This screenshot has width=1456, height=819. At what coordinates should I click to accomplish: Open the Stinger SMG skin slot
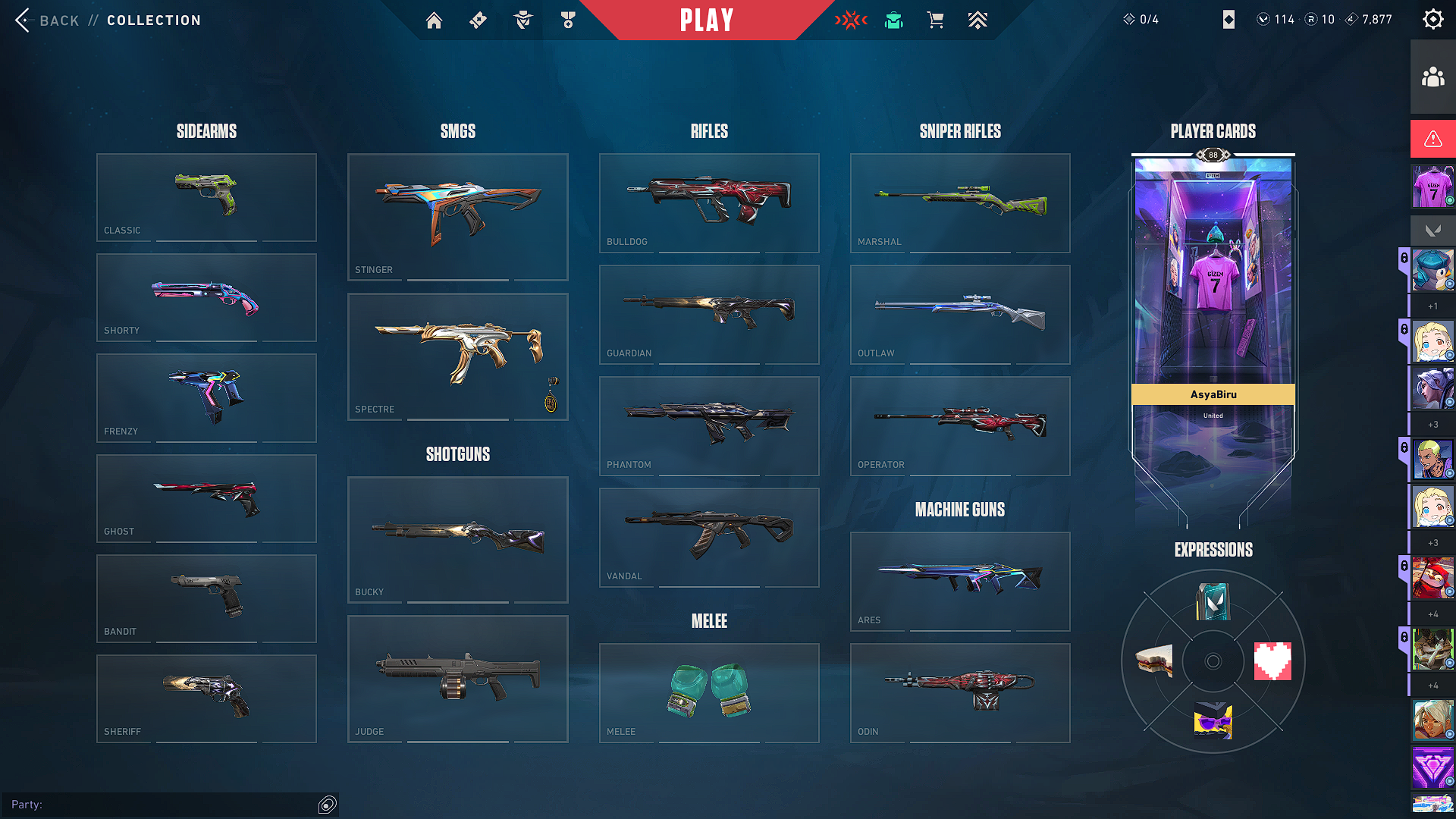tap(457, 217)
